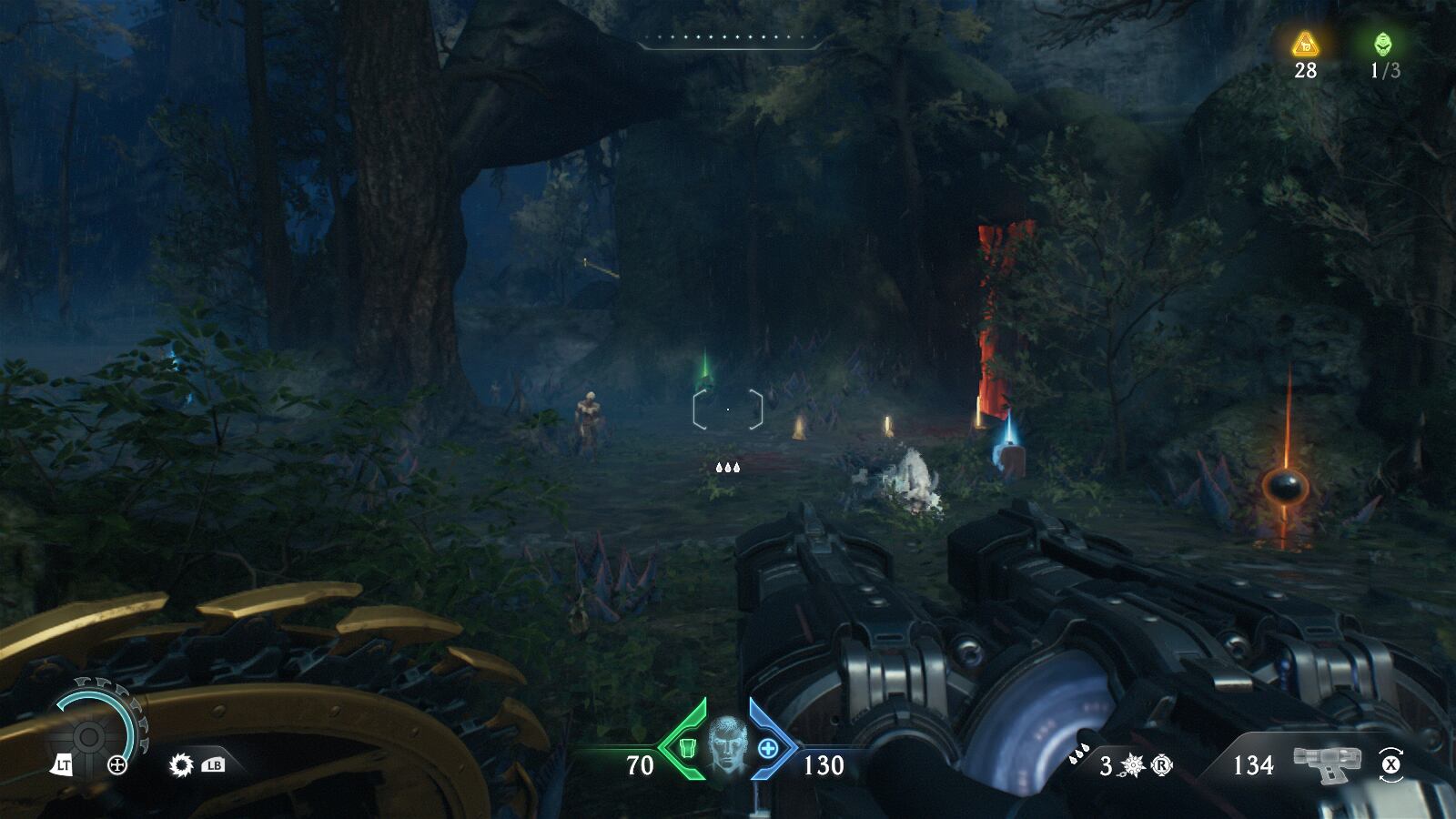Click the gold currency icon
The width and height of the screenshot is (1456, 819).
[1306, 43]
